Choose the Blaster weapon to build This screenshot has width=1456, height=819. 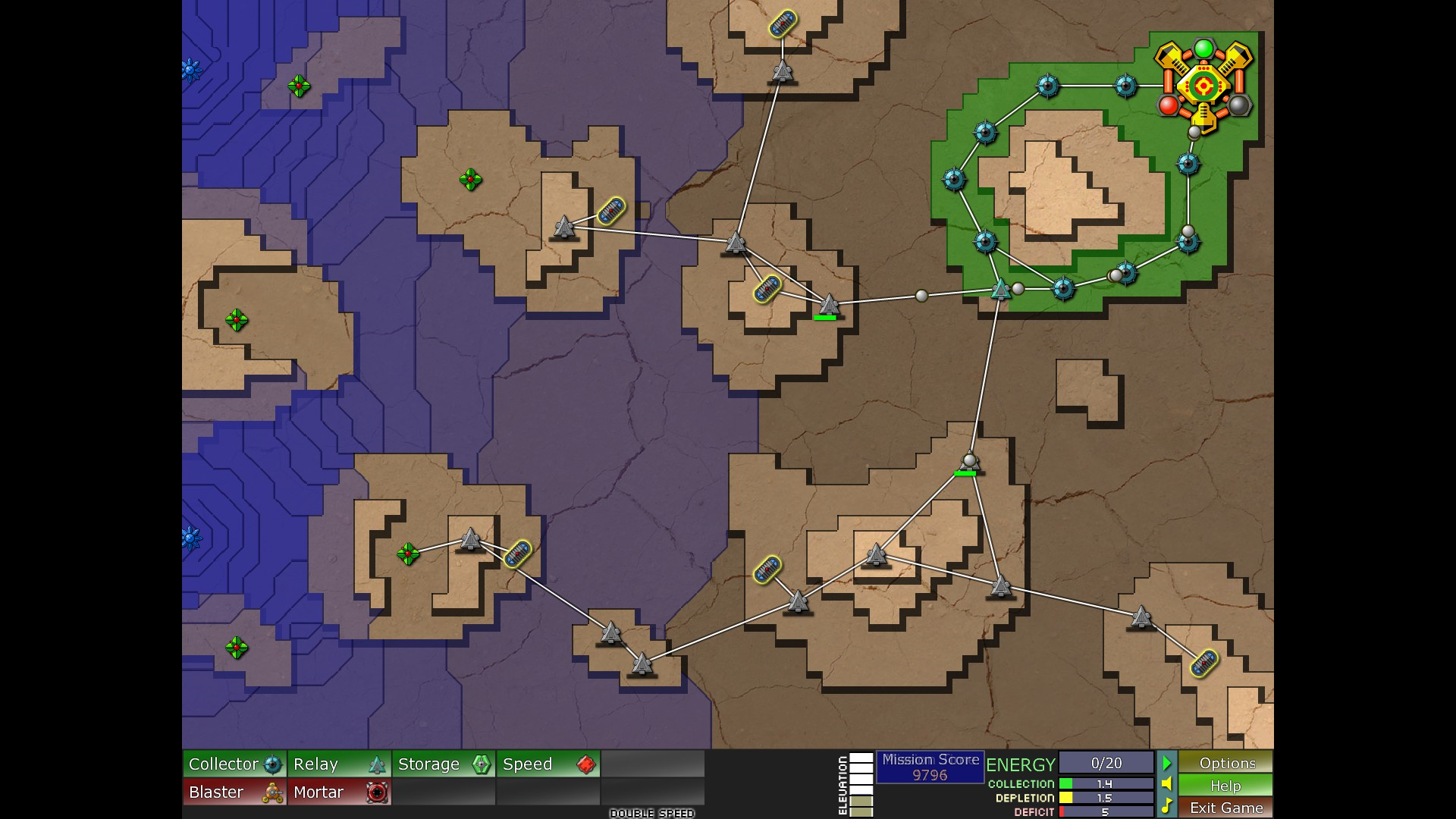[235, 792]
